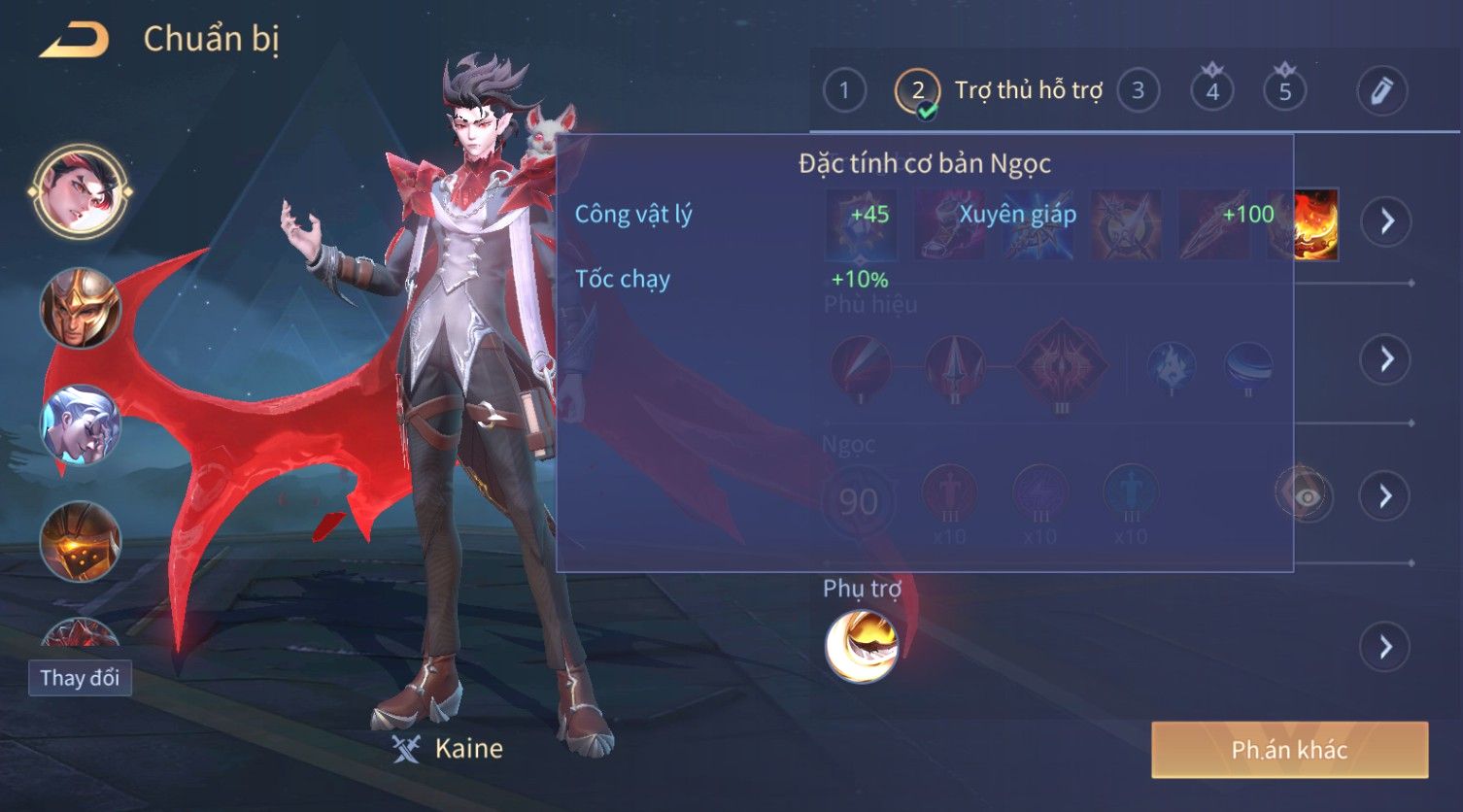
Task: Open the Ngọc rune page arrow
Action: 1385,496
